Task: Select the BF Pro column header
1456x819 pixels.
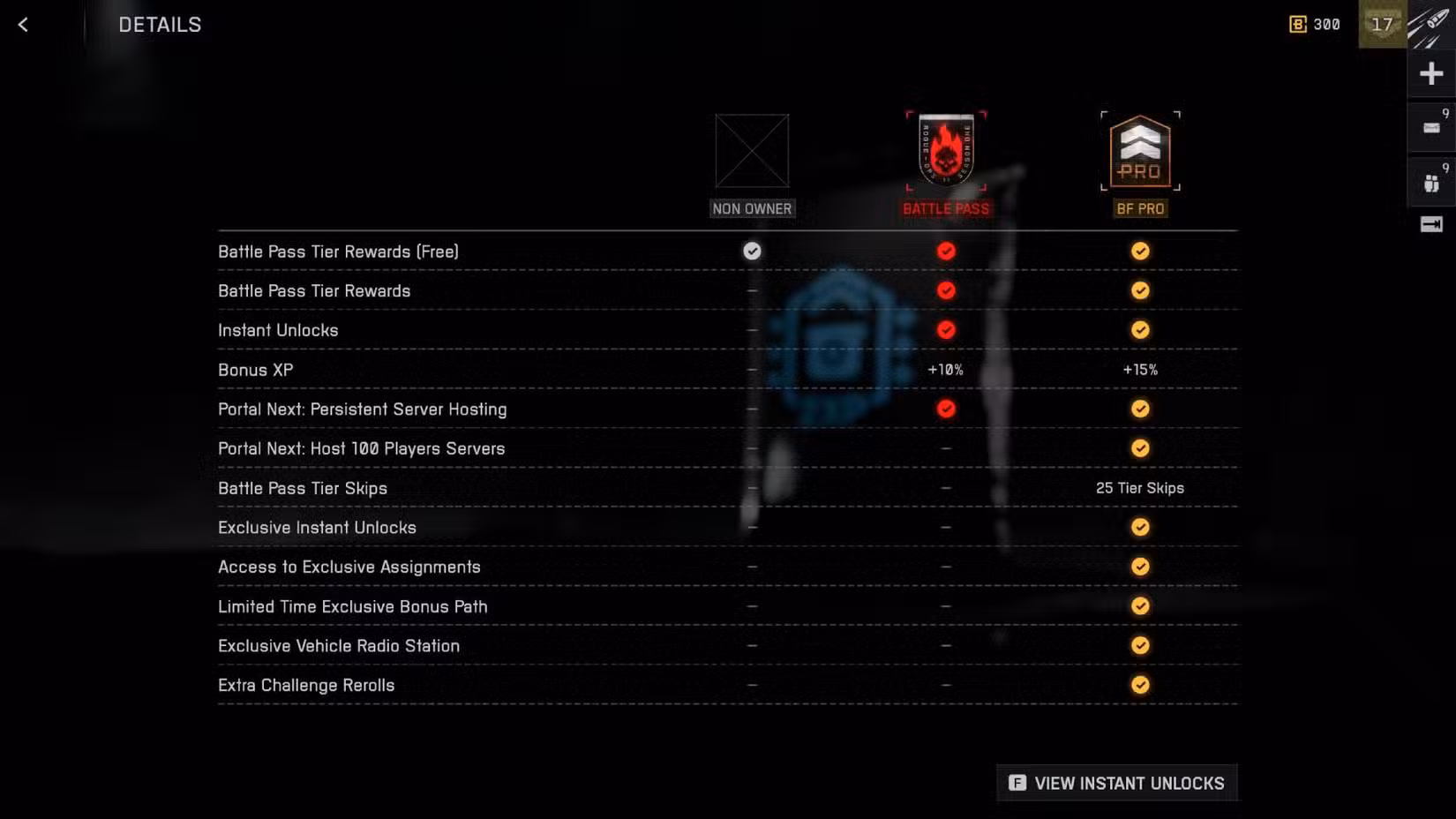Action: pos(1139,208)
